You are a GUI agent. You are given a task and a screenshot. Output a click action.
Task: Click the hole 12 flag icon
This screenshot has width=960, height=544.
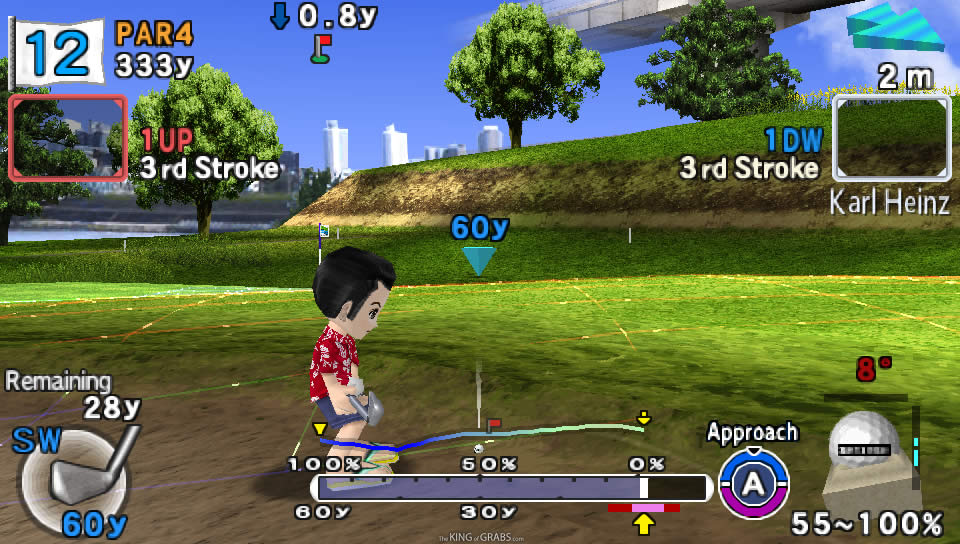pyautogui.click(x=55, y=50)
